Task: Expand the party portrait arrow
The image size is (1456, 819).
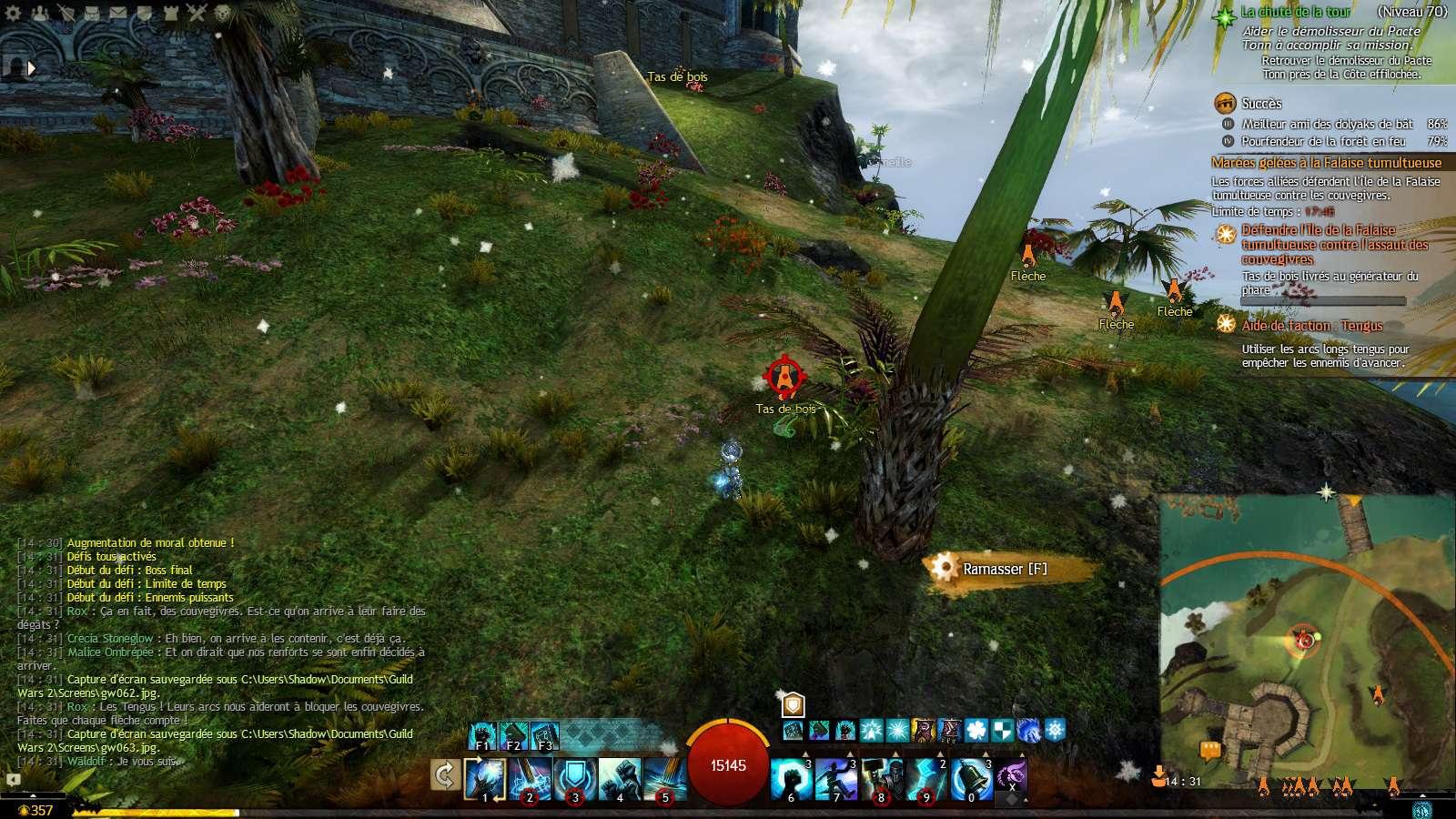Action: 32,67
